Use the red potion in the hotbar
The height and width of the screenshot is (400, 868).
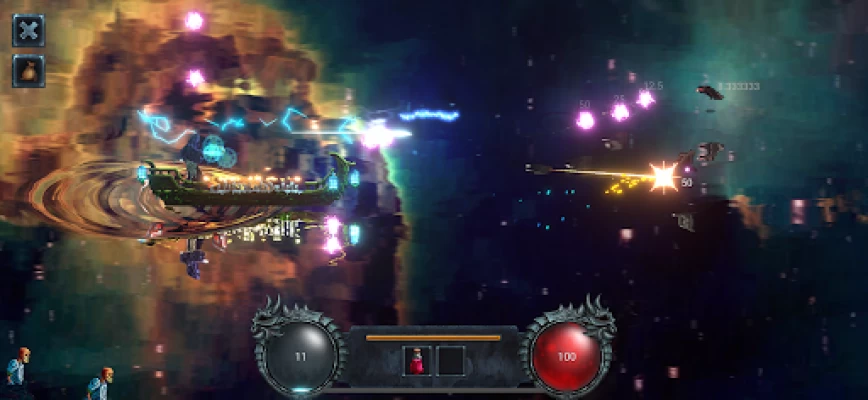tap(417, 361)
